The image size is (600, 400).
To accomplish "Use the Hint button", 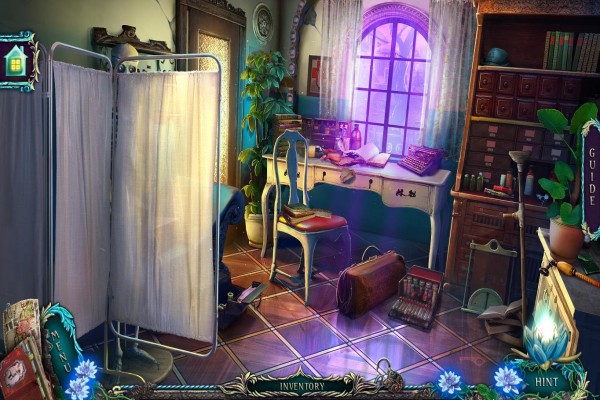I will tap(543, 381).
